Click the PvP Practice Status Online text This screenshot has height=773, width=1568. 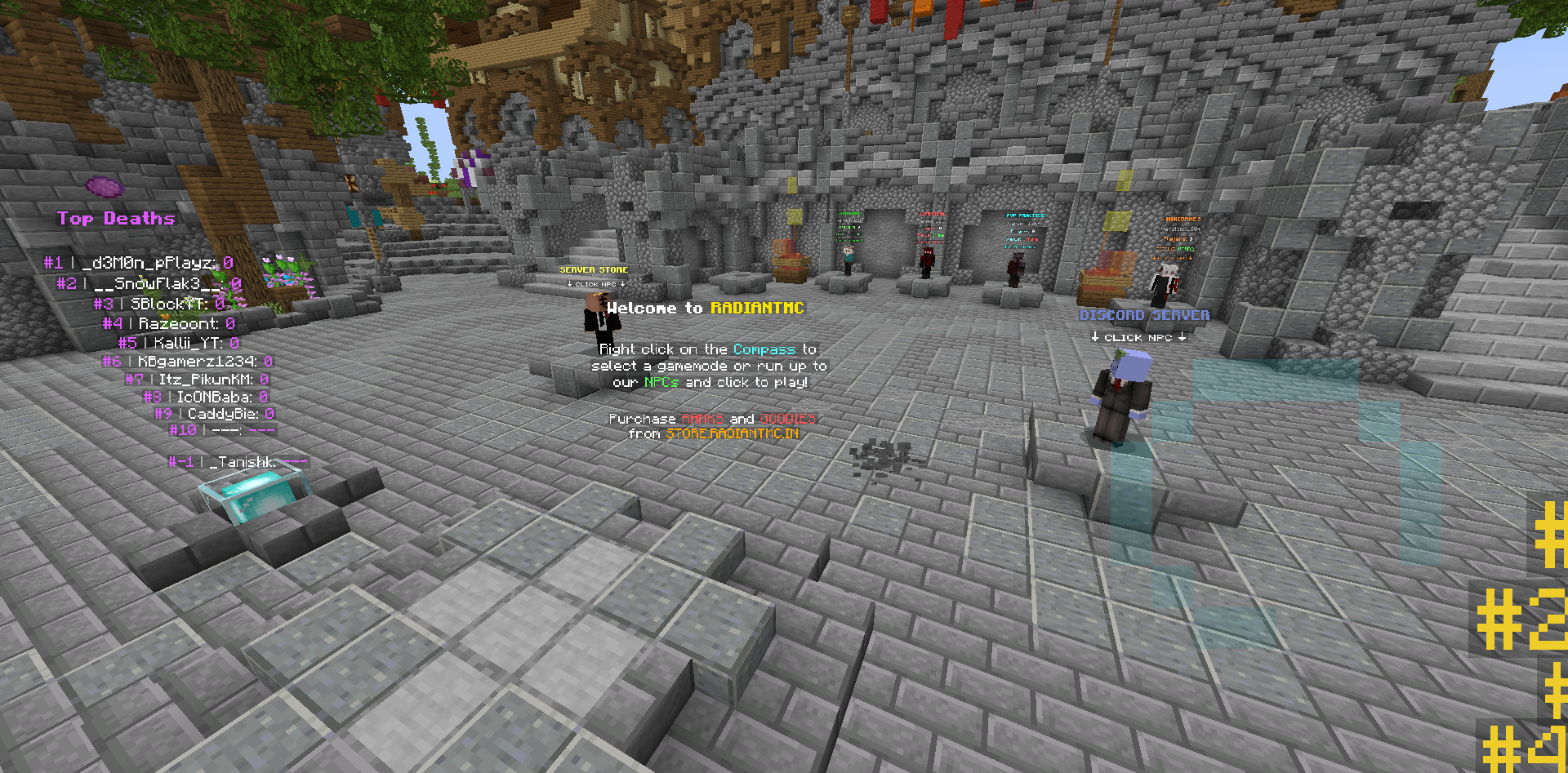point(1022,240)
